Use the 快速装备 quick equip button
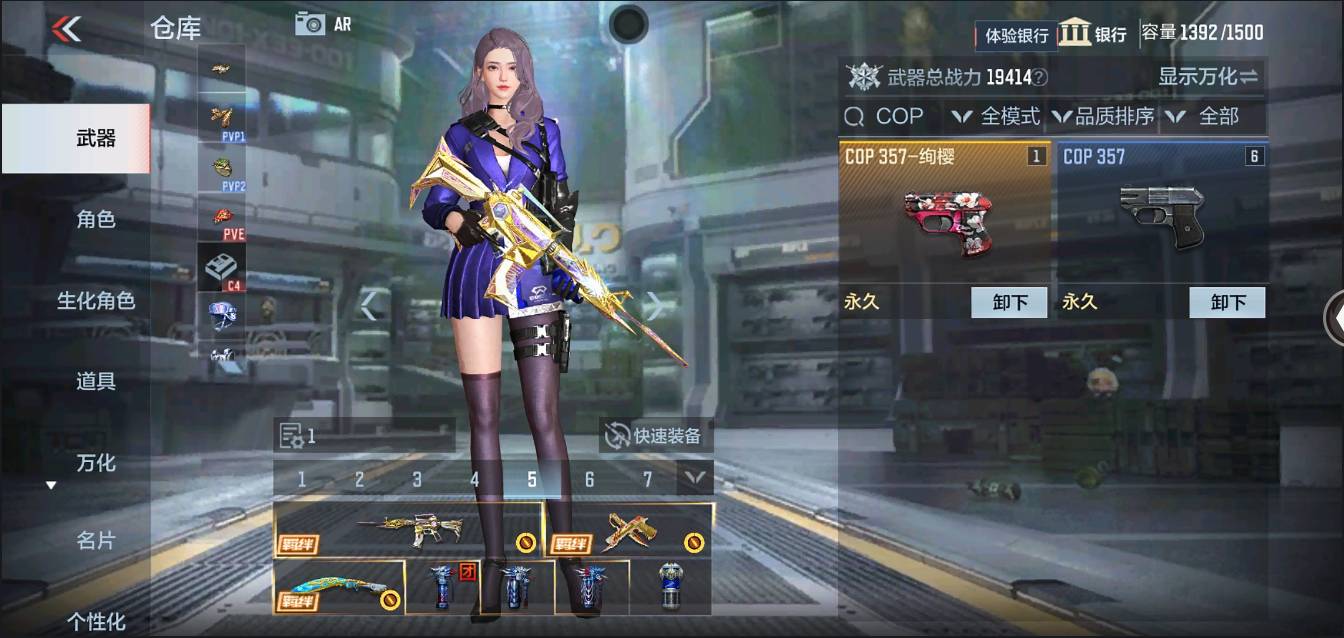Screen dimensions: 1344x638 point(656,436)
